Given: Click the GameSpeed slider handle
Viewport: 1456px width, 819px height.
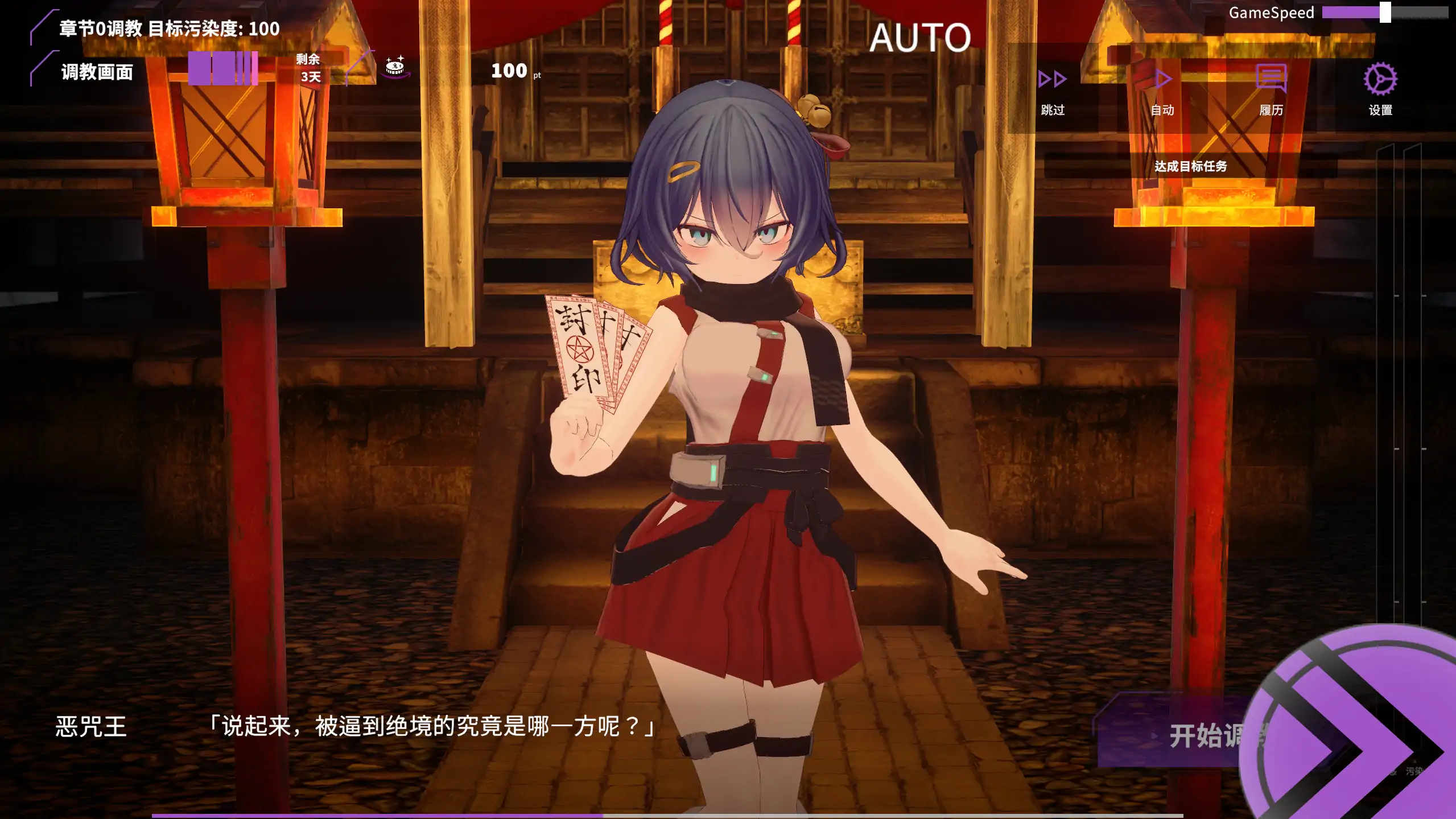Looking at the screenshot, I should pyautogui.click(x=1385, y=13).
